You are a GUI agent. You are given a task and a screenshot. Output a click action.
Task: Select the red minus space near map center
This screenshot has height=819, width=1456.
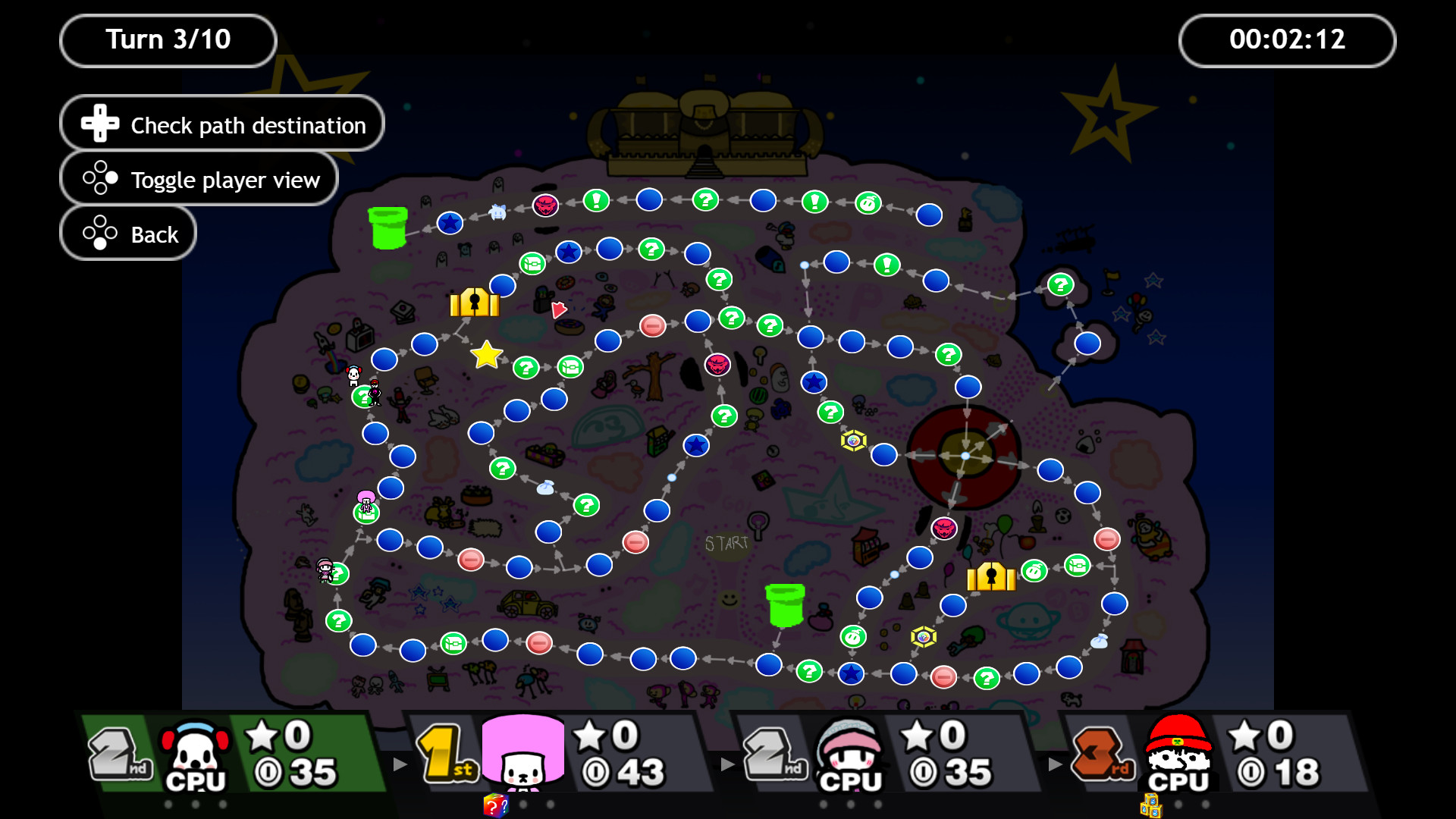tap(654, 327)
